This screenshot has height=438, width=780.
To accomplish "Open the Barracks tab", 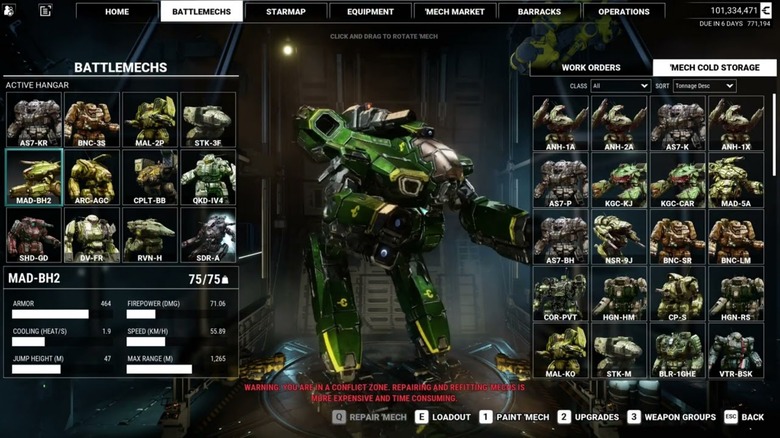I will pyautogui.click(x=539, y=12).
